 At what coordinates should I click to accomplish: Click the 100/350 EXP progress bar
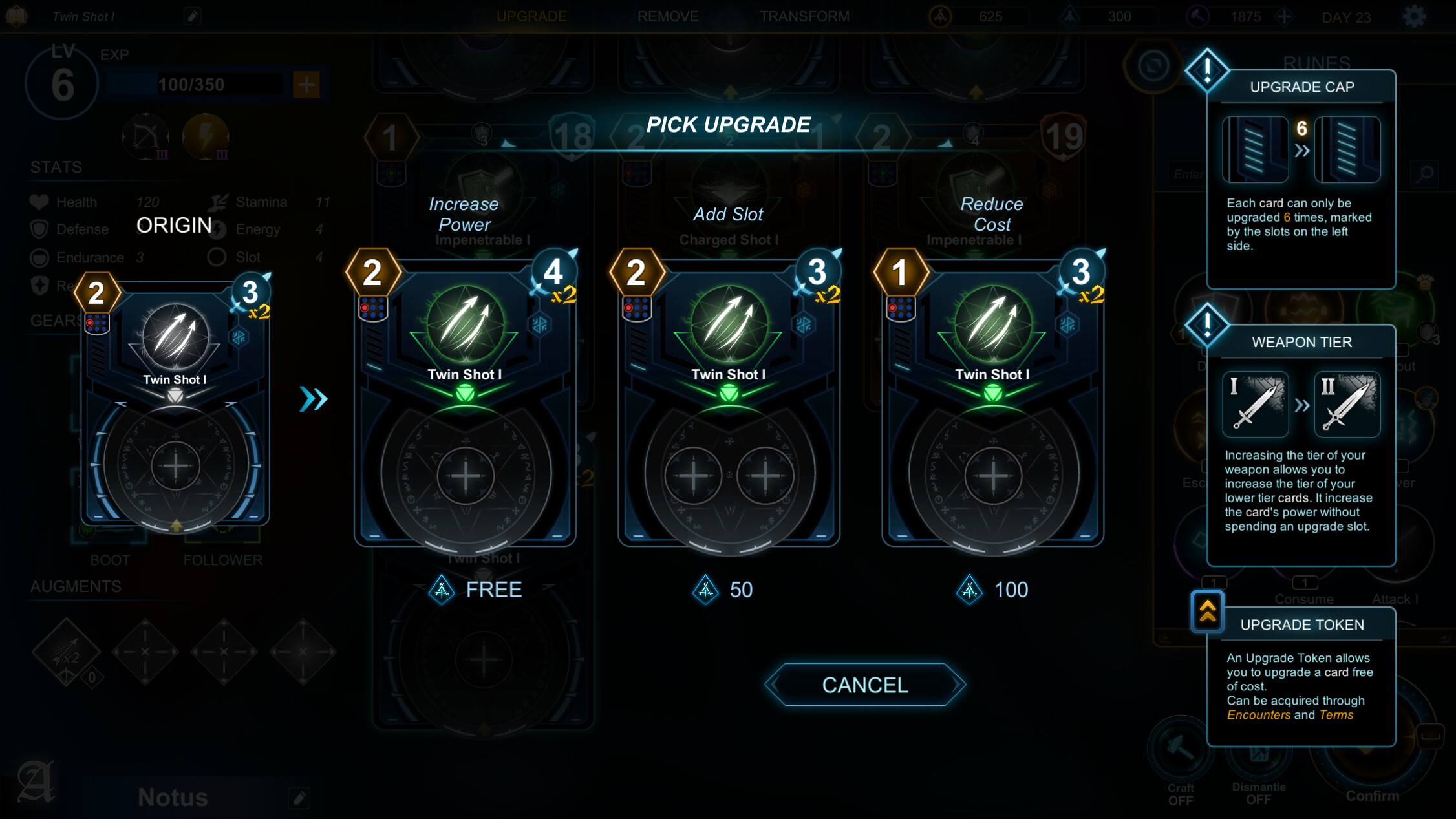point(191,85)
